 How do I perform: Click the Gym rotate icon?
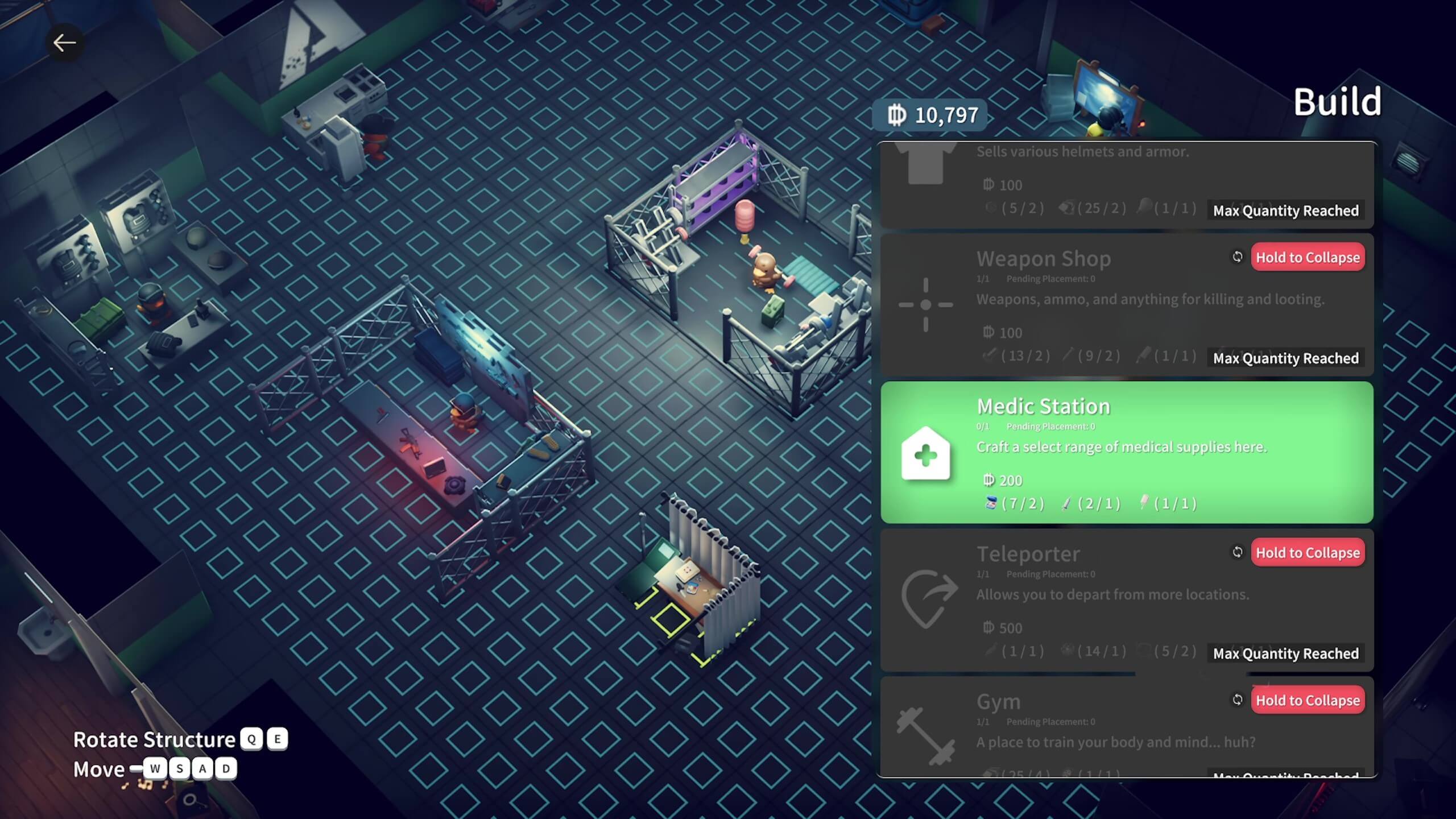[1237, 700]
